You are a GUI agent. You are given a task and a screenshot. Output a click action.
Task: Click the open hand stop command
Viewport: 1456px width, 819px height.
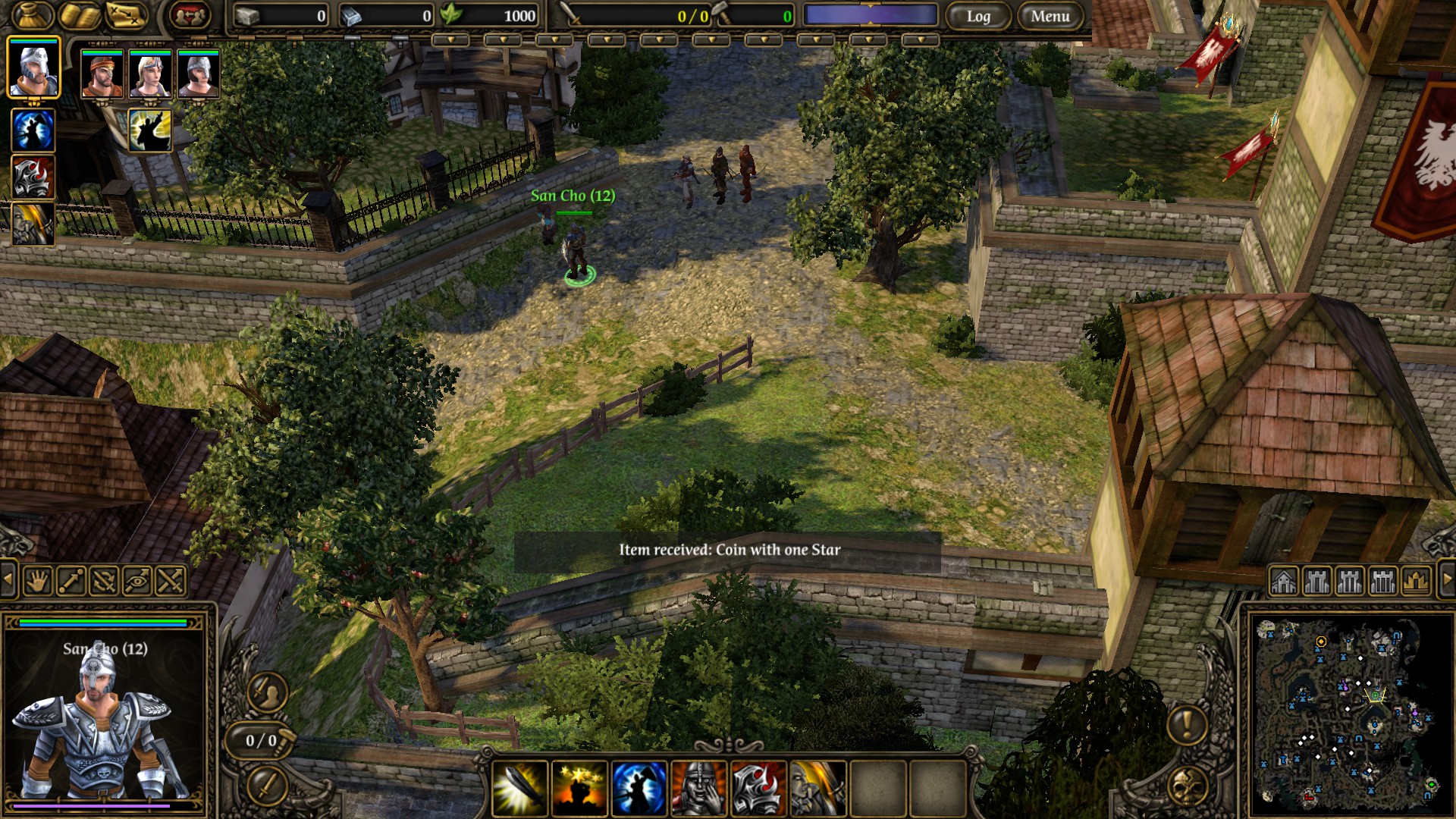pos(38,582)
